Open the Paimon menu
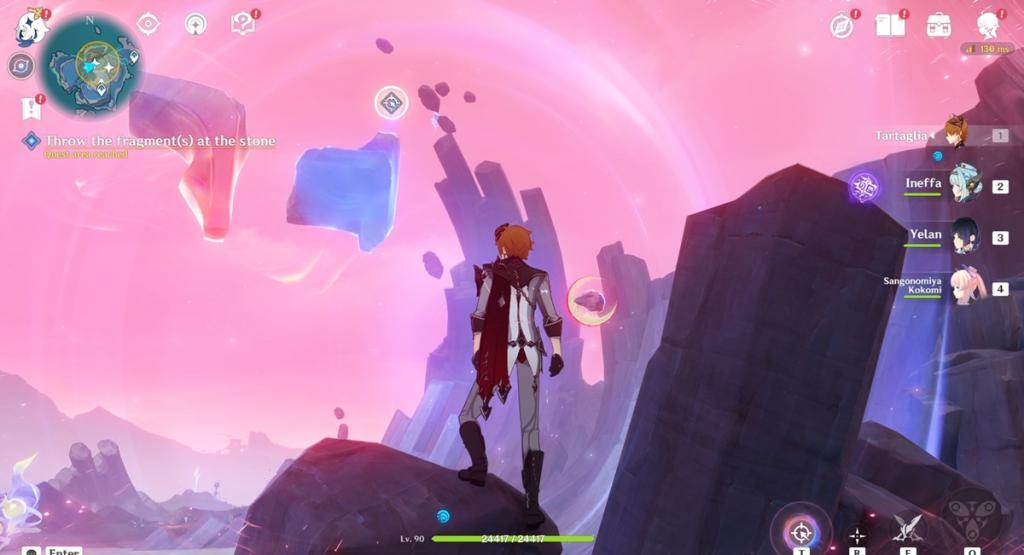This screenshot has width=1024, height=555. (x=30, y=27)
